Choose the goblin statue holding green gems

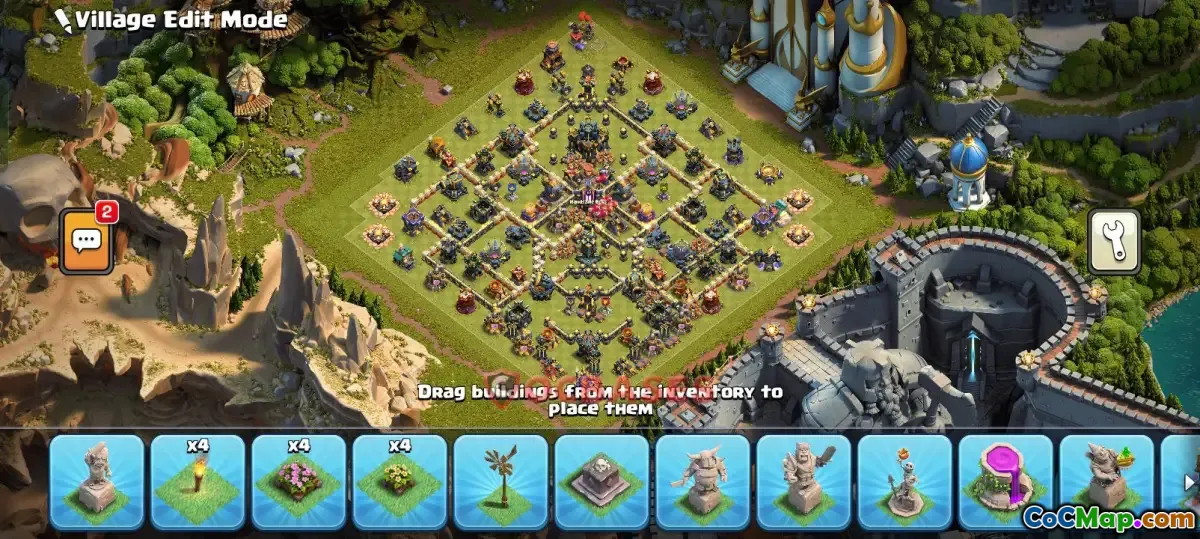1106,481
